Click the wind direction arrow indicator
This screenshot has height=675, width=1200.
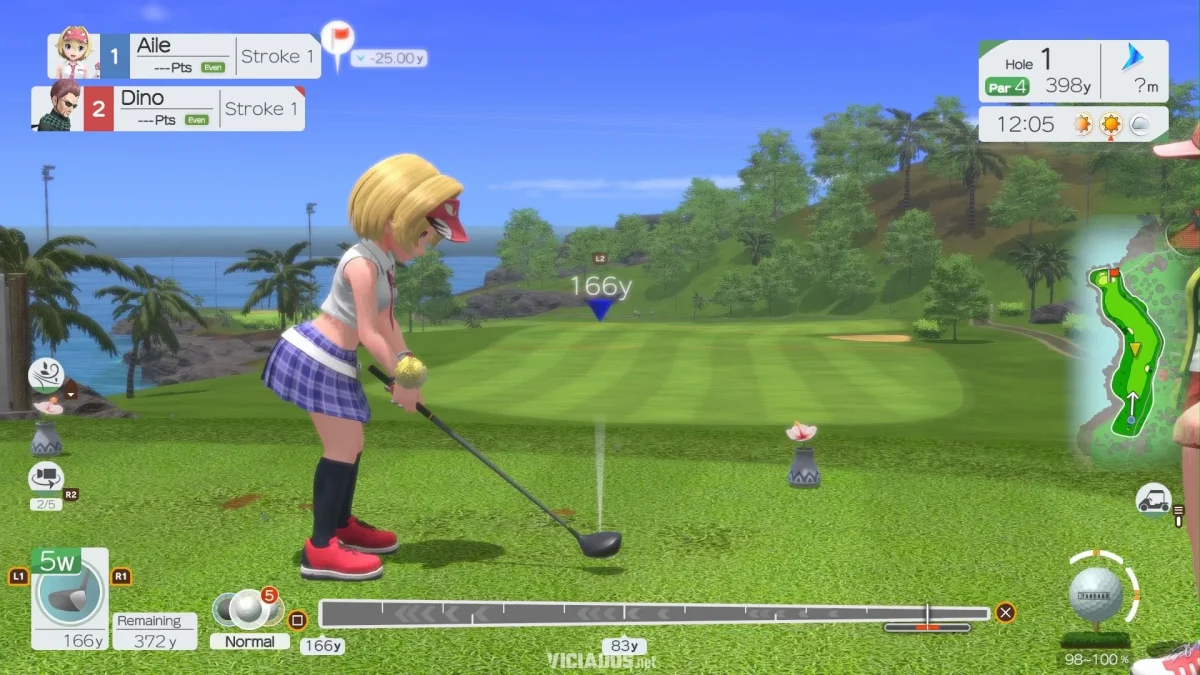click(x=1133, y=58)
